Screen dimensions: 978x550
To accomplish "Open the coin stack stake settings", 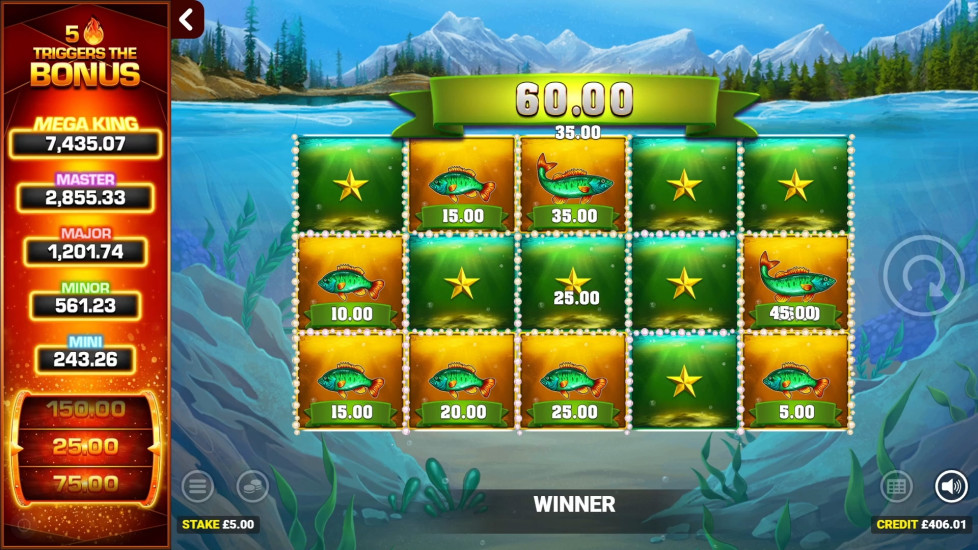I will pos(252,487).
